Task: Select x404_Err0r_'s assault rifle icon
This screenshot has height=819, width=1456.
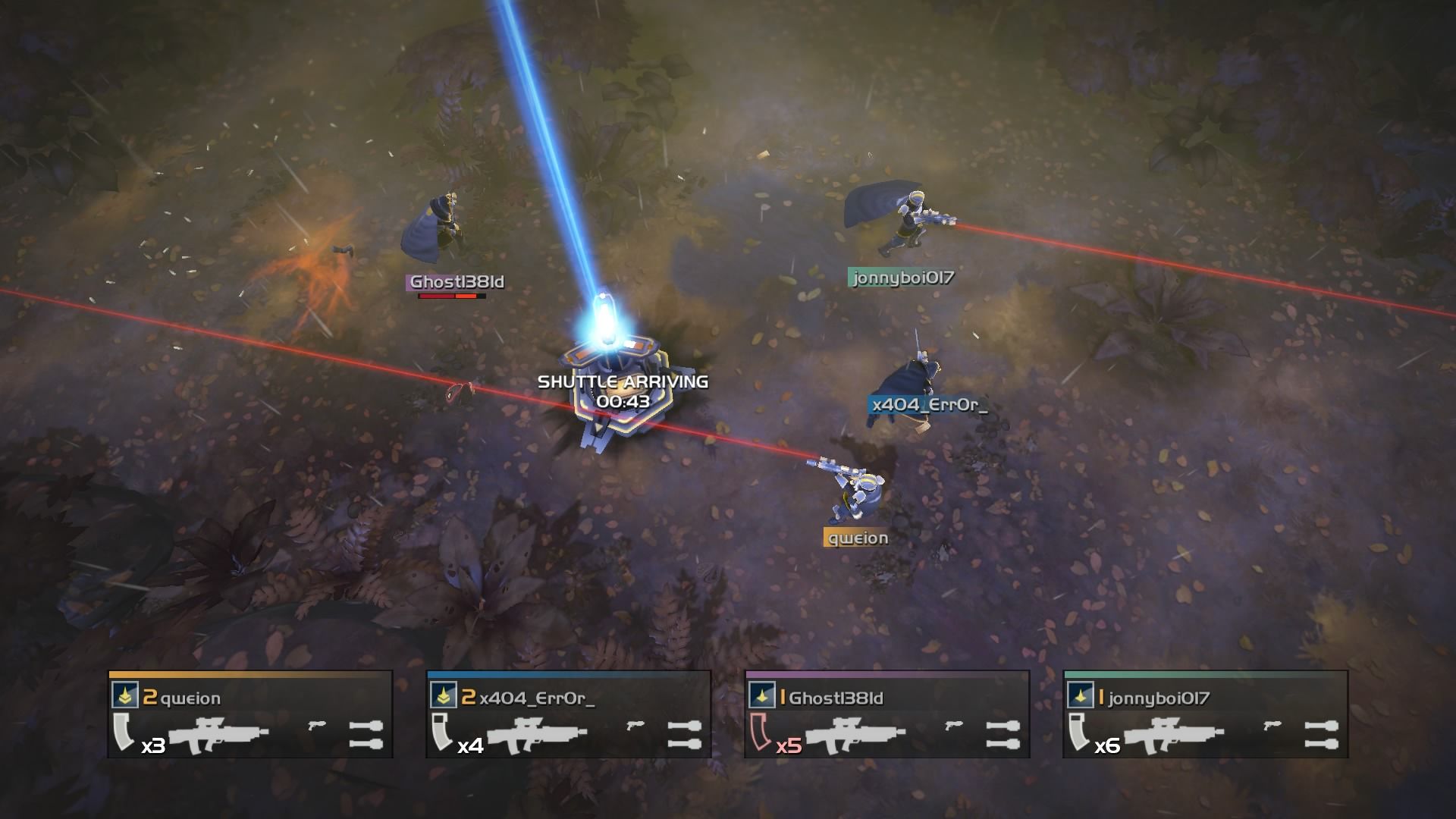Action: (x=537, y=734)
